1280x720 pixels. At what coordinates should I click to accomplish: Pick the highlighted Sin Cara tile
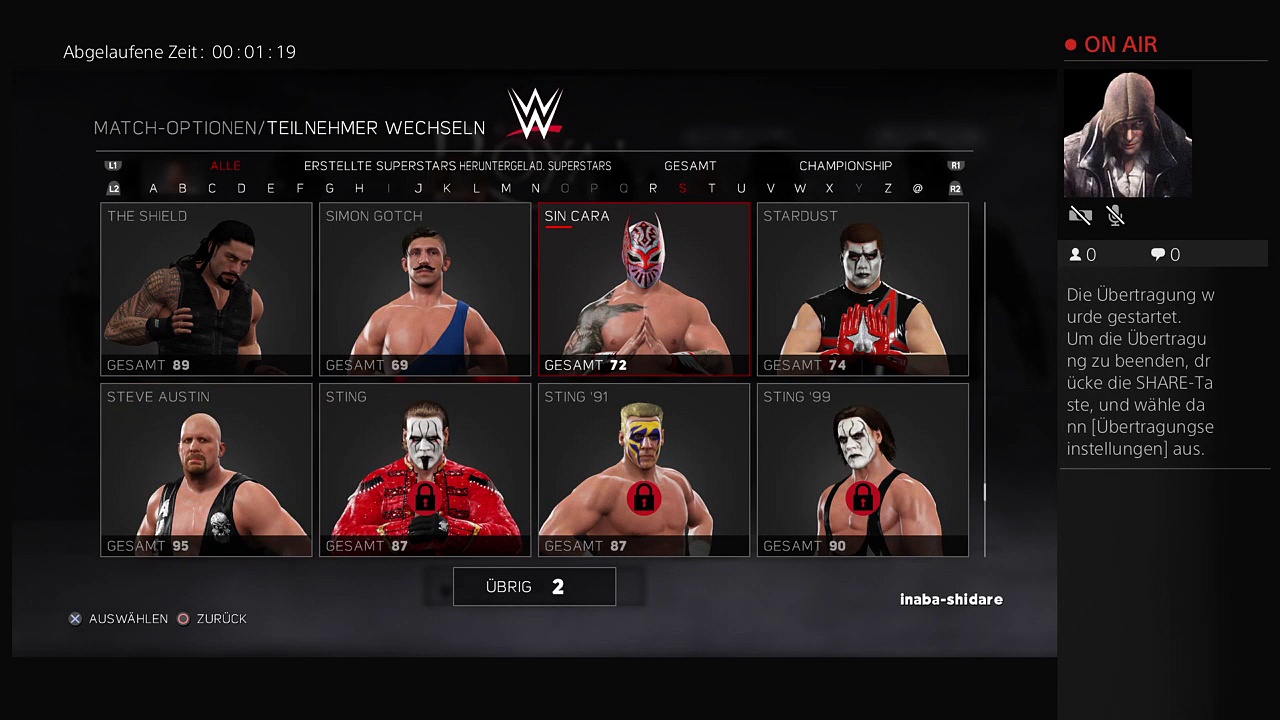click(644, 289)
